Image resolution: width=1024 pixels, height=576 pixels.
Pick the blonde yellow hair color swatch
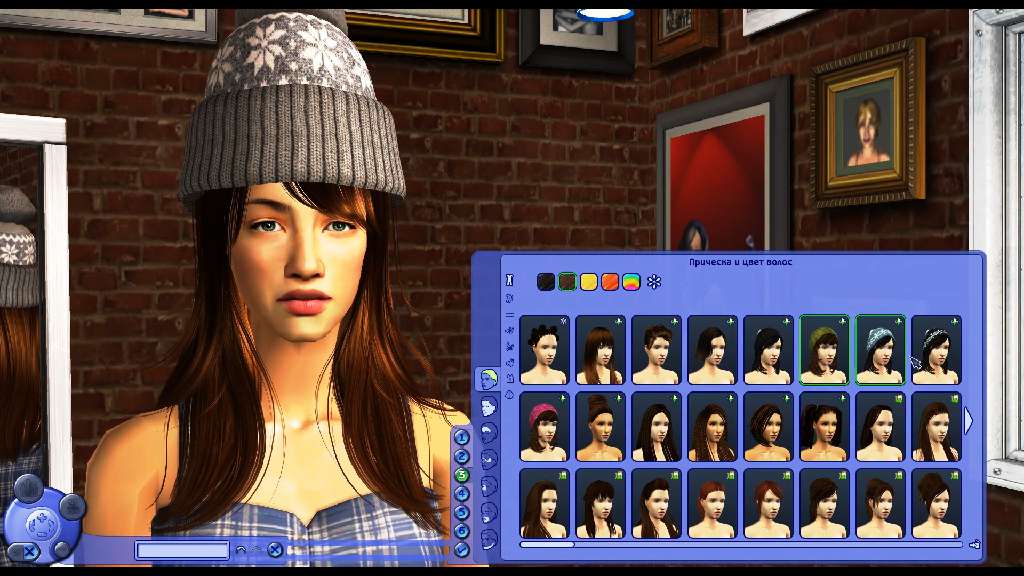(589, 282)
